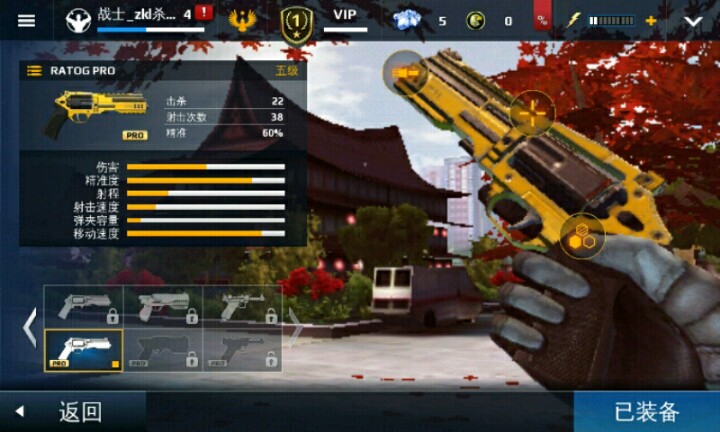Open the golden wings emblem
Viewport: 720px width, 432px height.
point(239,19)
